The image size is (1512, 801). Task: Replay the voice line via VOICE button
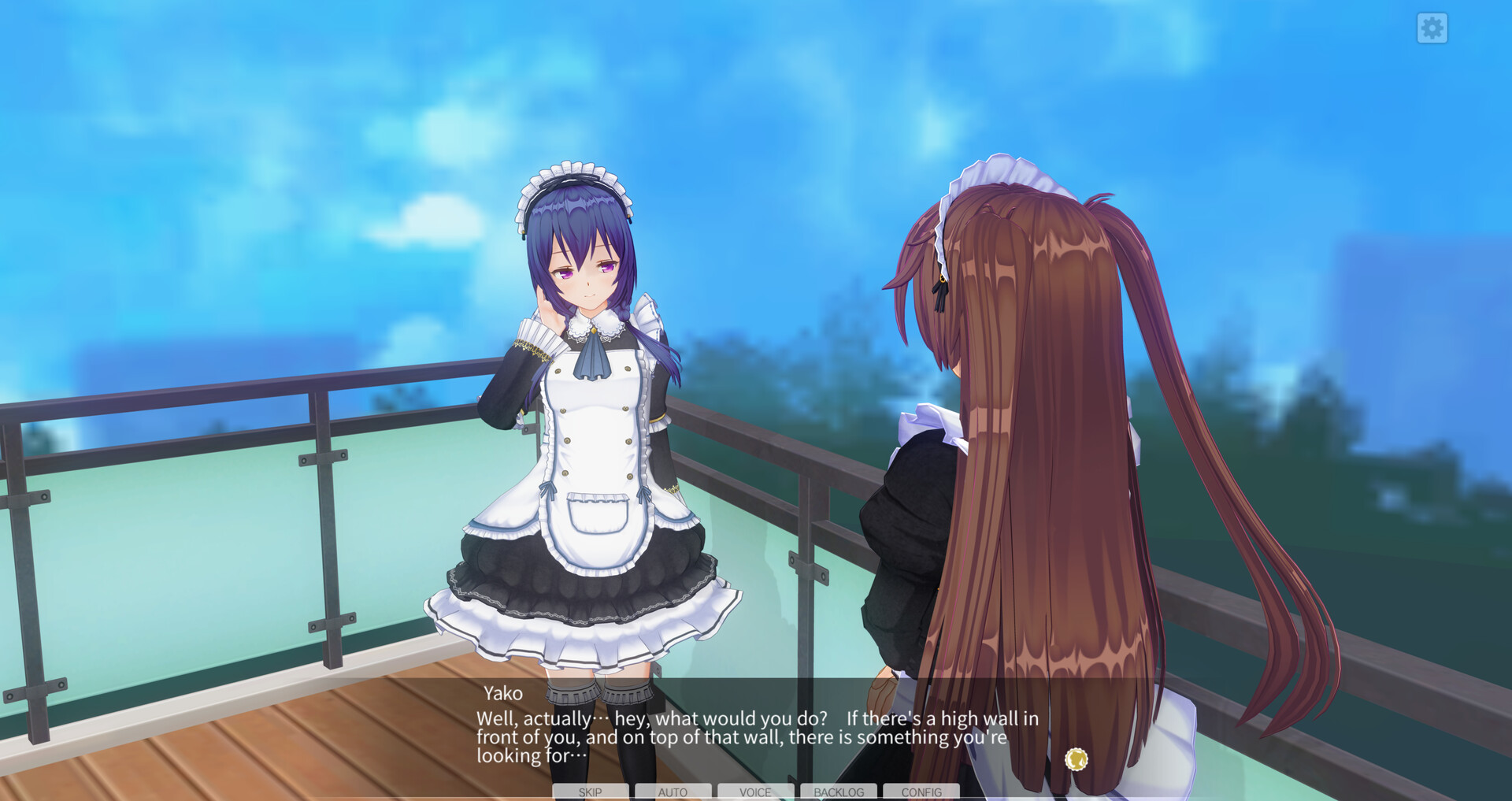tap(756, 792)
